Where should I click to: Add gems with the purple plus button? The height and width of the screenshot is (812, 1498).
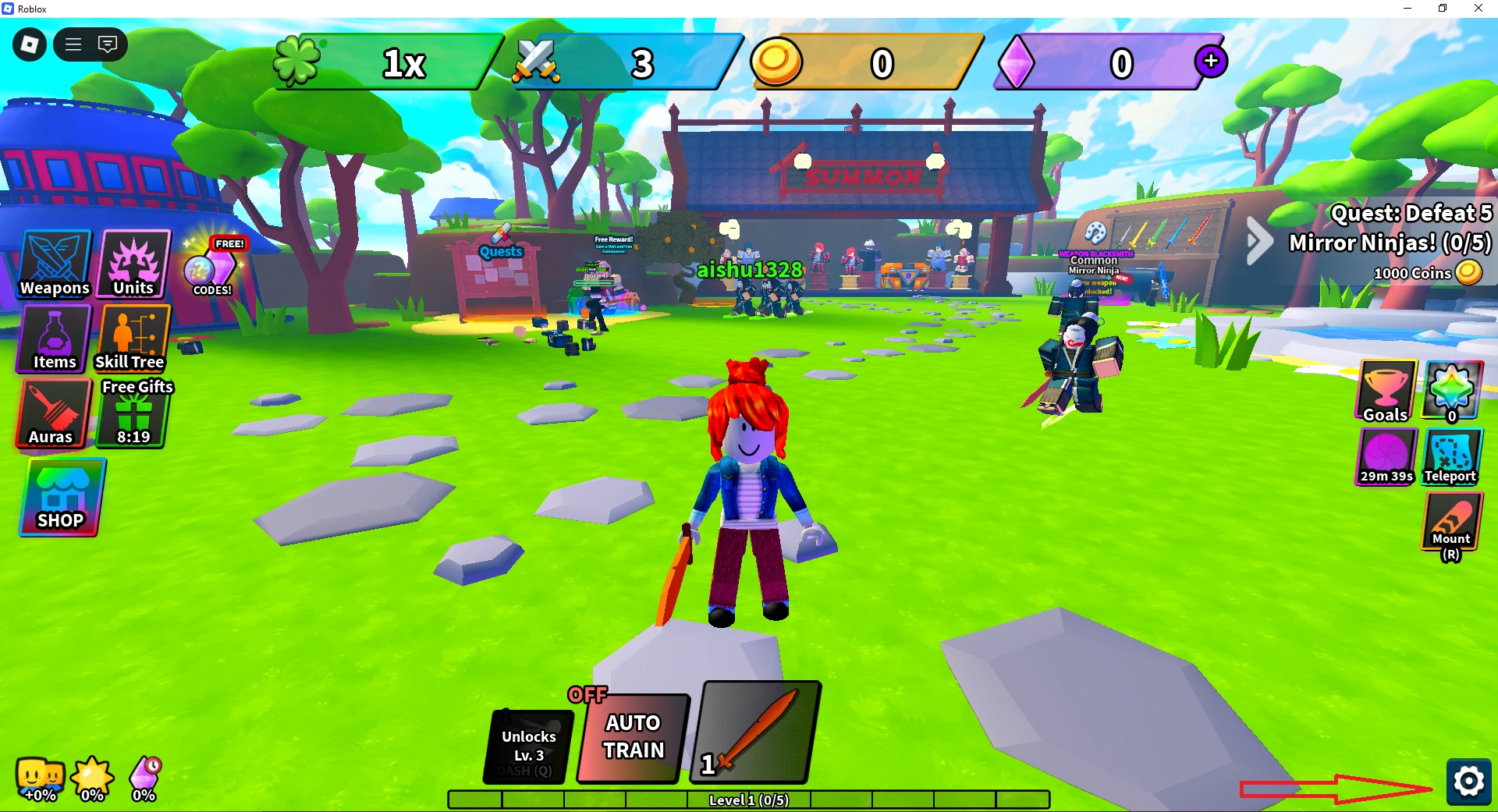pyautogui.click(x=1211, y=61)
